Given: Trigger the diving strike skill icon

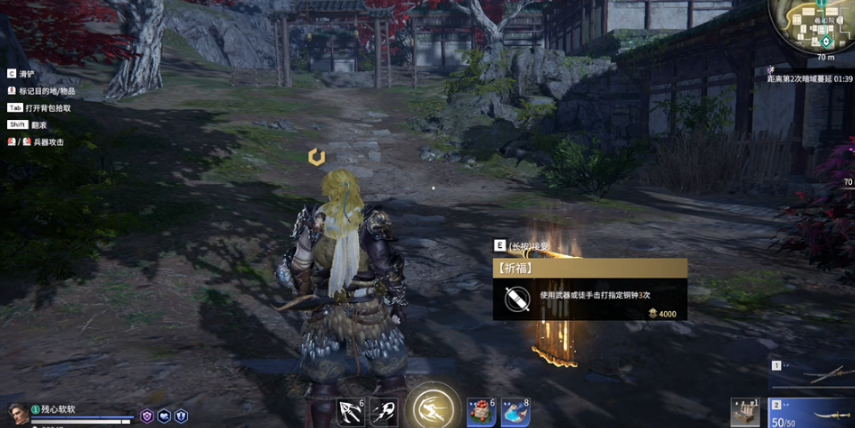Looking at the screenshot, I should click(x=384, y=411).
